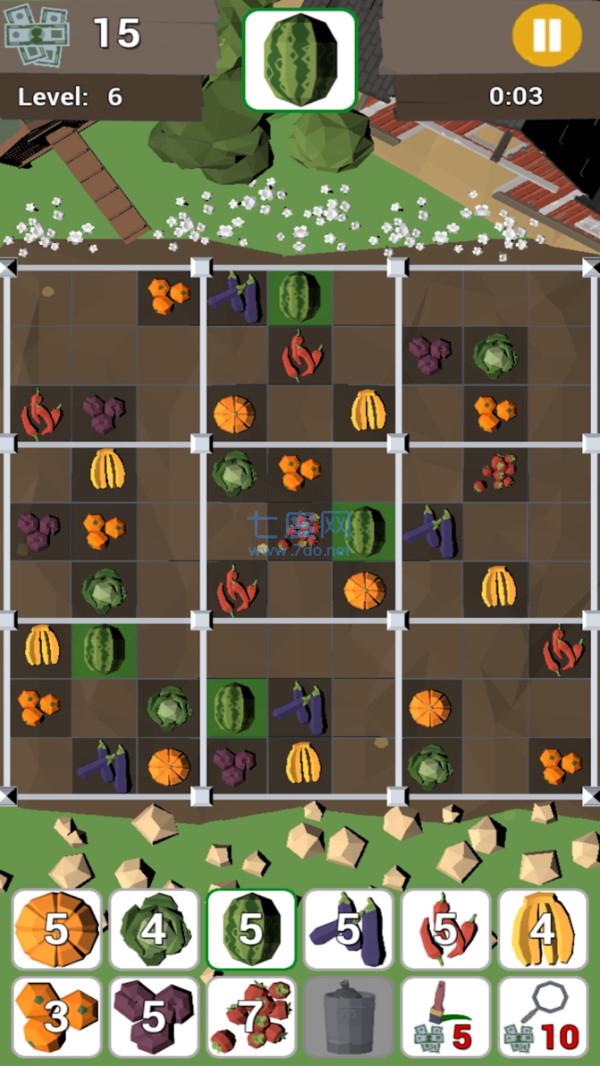Select the eggplant palette button
Image resolution: width=600 pixels, height=1066 pixels.
click(348, 930)
